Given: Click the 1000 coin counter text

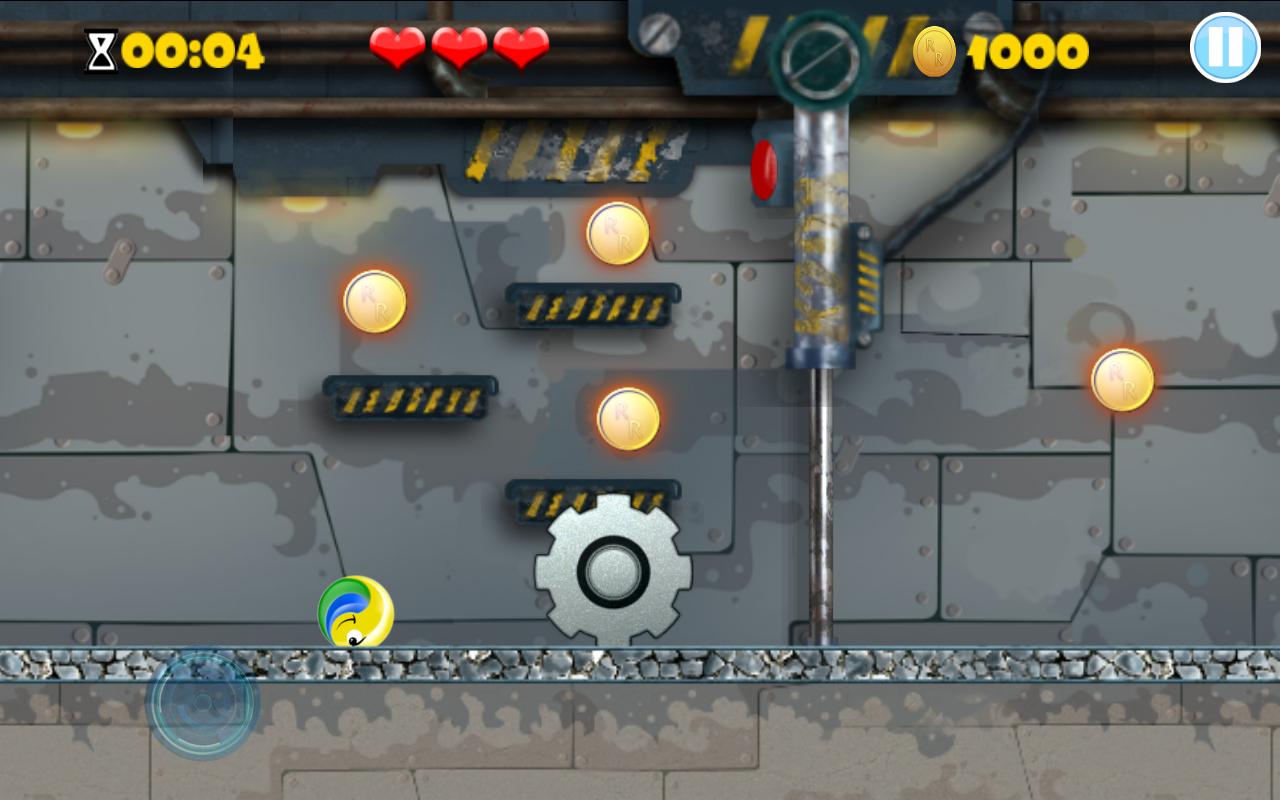Looking at the screenshot, I should 1027,53.
